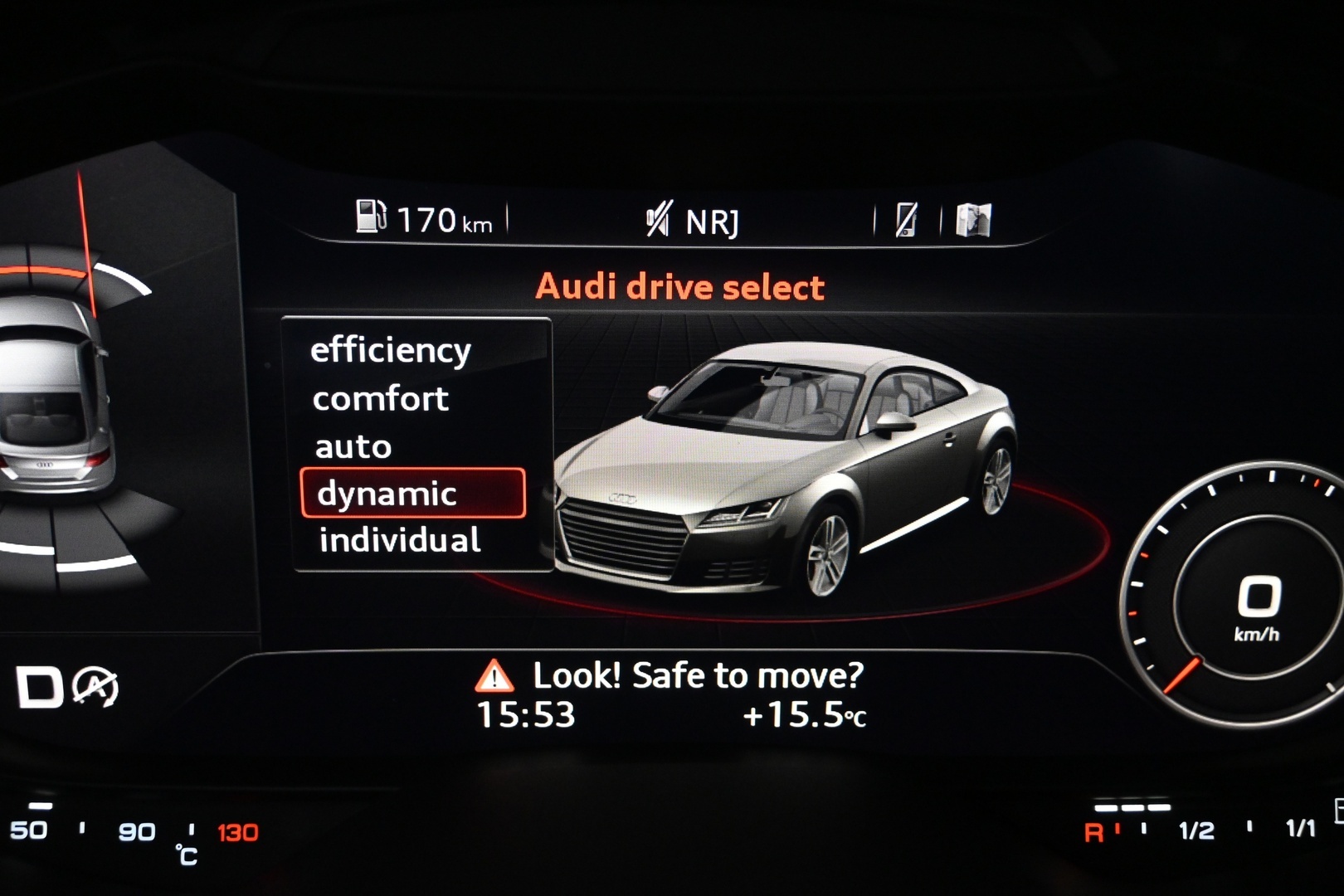Select the comfort drive mode
Image resolution: width=1344 pixels, height=896 pixels.
(379, 398)
